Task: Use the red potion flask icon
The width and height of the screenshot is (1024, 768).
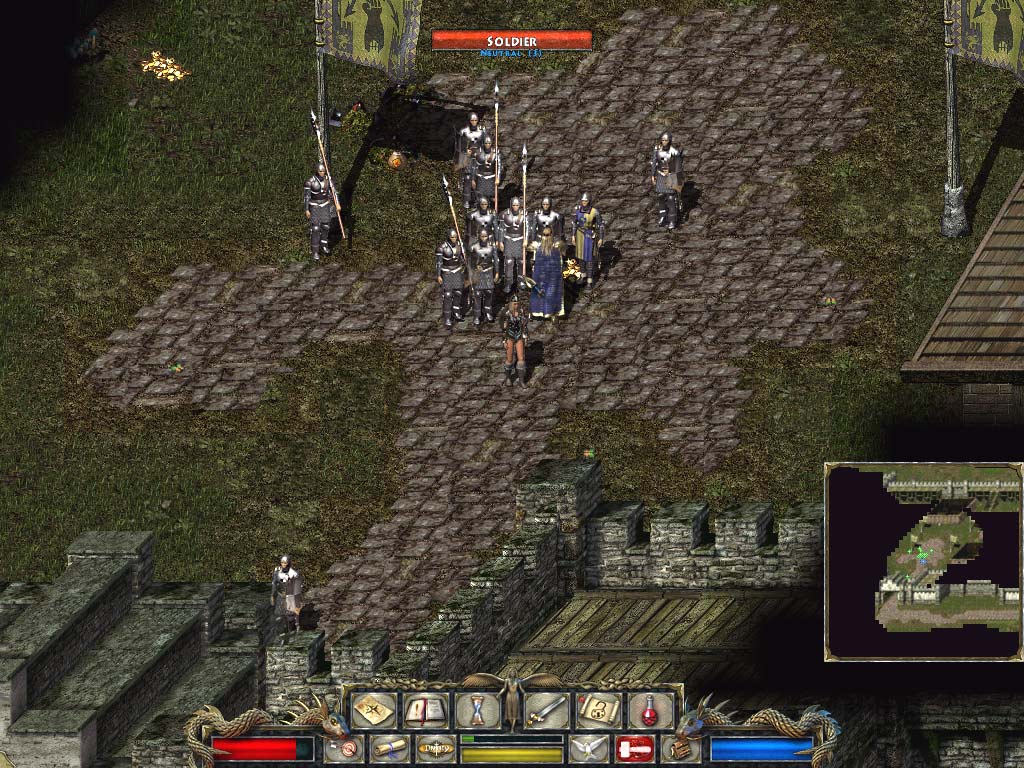Action: (649, 711)
